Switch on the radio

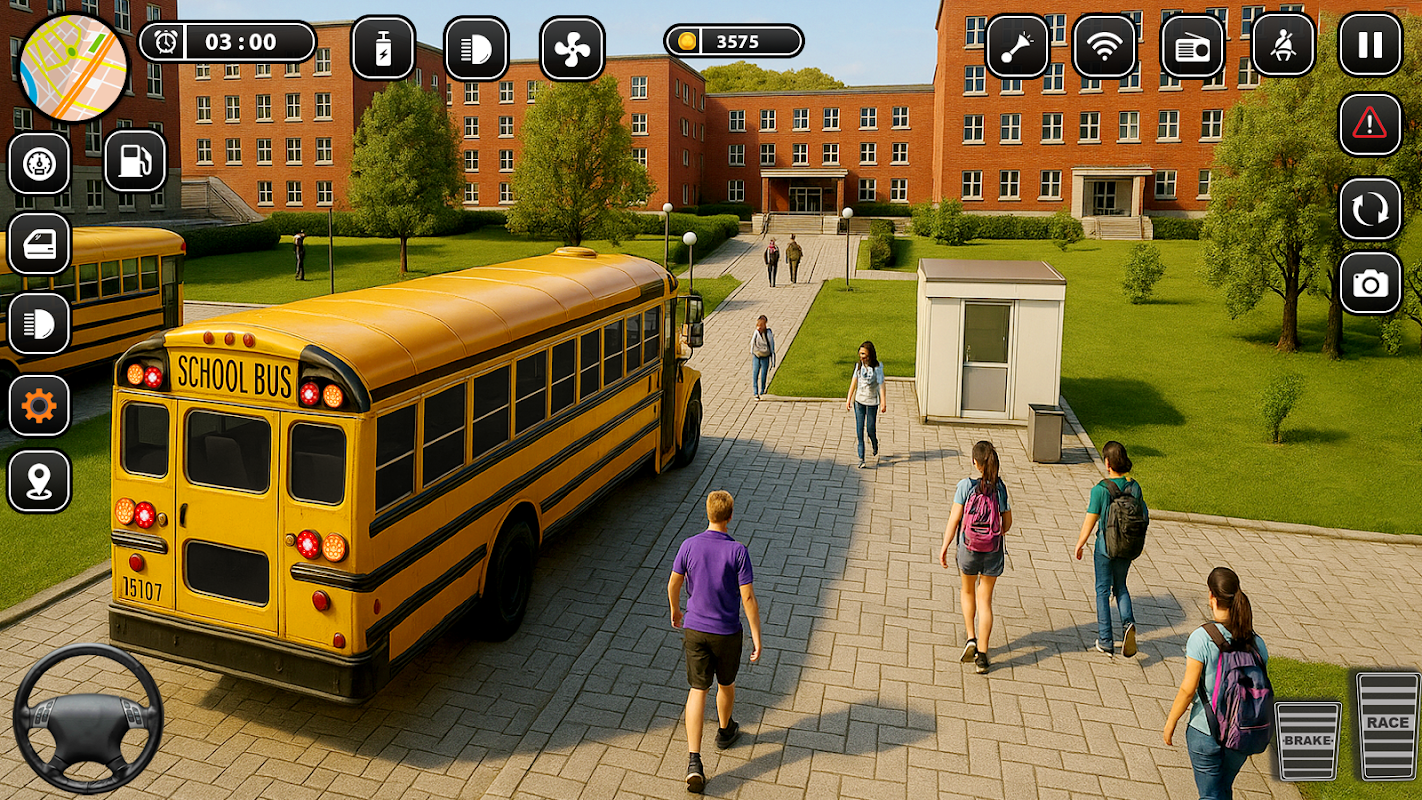pyautogui.click(x=1192, y=46)
